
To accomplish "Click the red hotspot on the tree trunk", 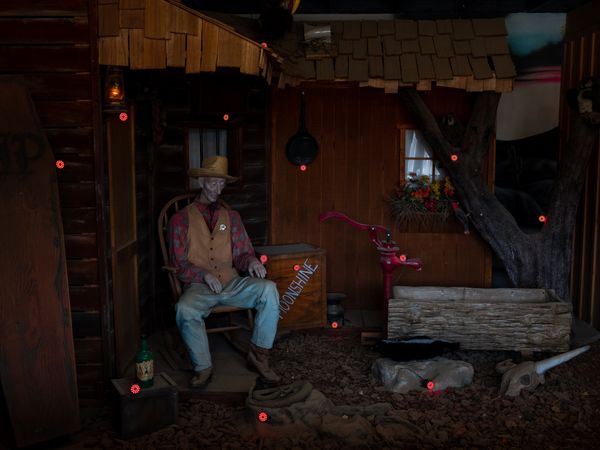I will click(542, 218).
